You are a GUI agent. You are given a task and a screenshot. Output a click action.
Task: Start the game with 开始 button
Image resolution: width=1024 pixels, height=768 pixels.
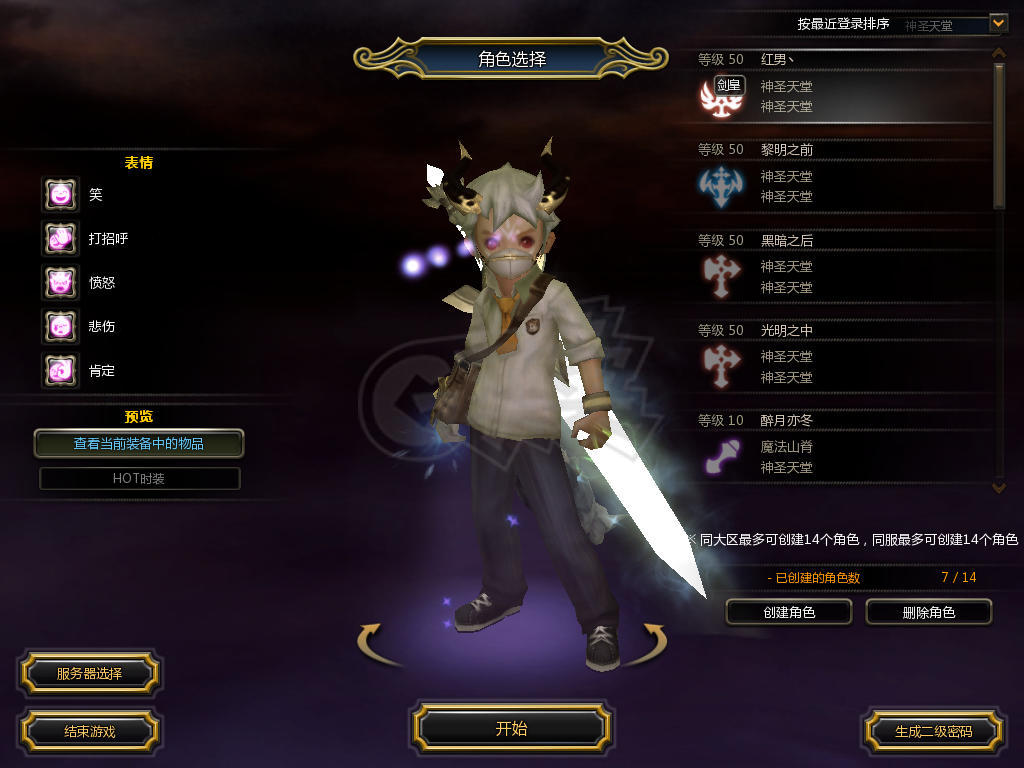511,728
